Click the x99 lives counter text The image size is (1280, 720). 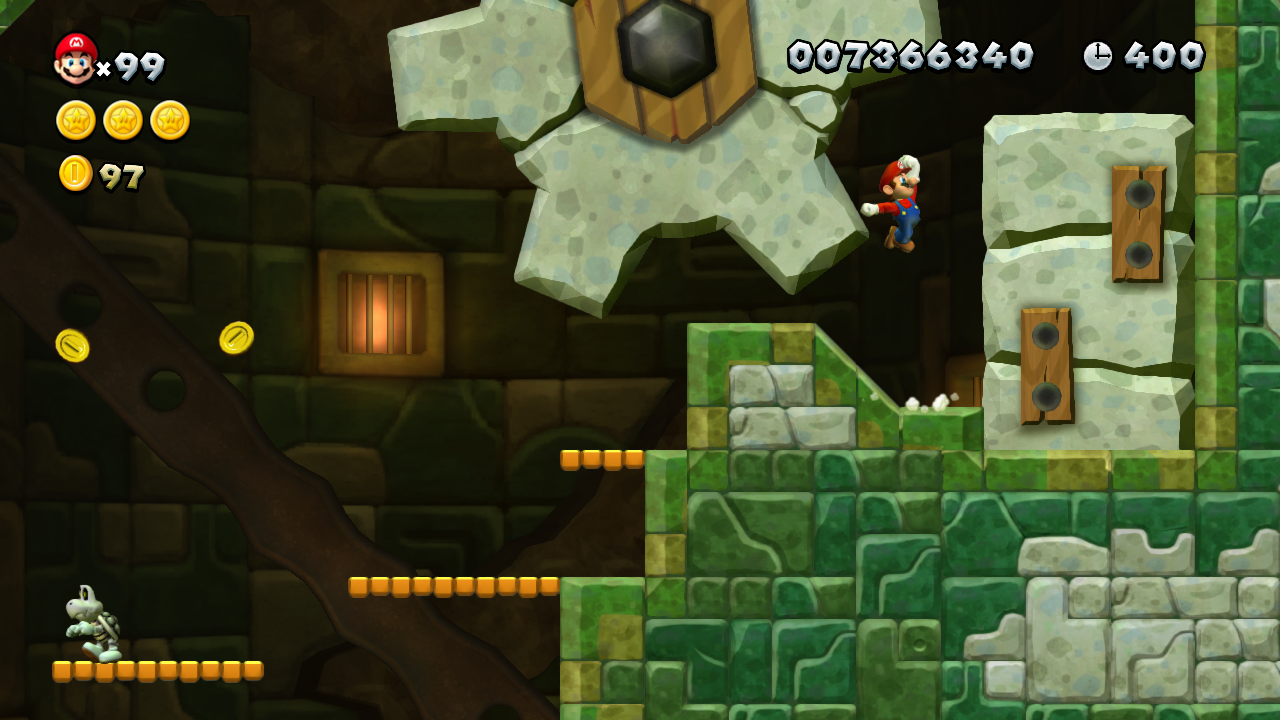click(x=132, y=65)
